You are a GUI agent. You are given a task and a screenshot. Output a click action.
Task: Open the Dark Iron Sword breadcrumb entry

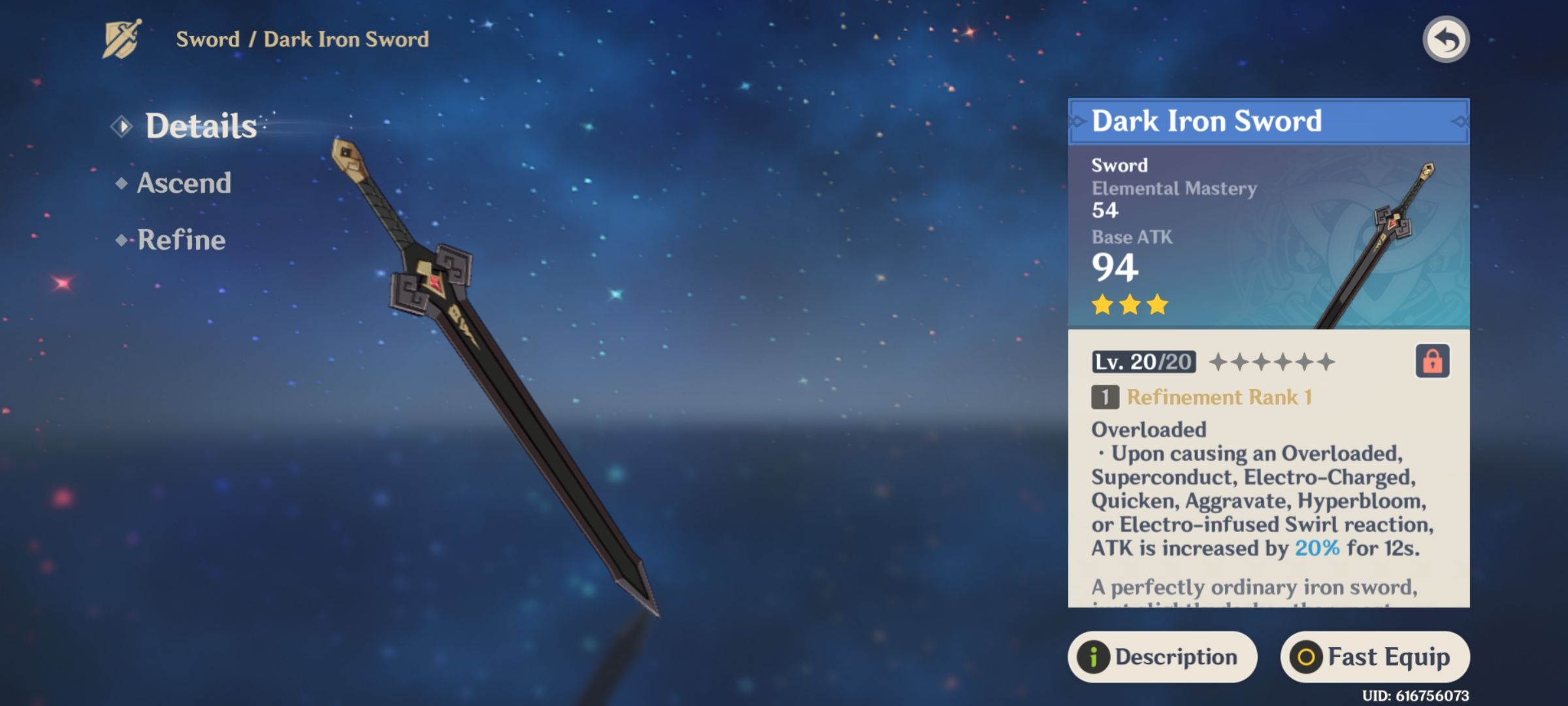click(x=346, y=41)
